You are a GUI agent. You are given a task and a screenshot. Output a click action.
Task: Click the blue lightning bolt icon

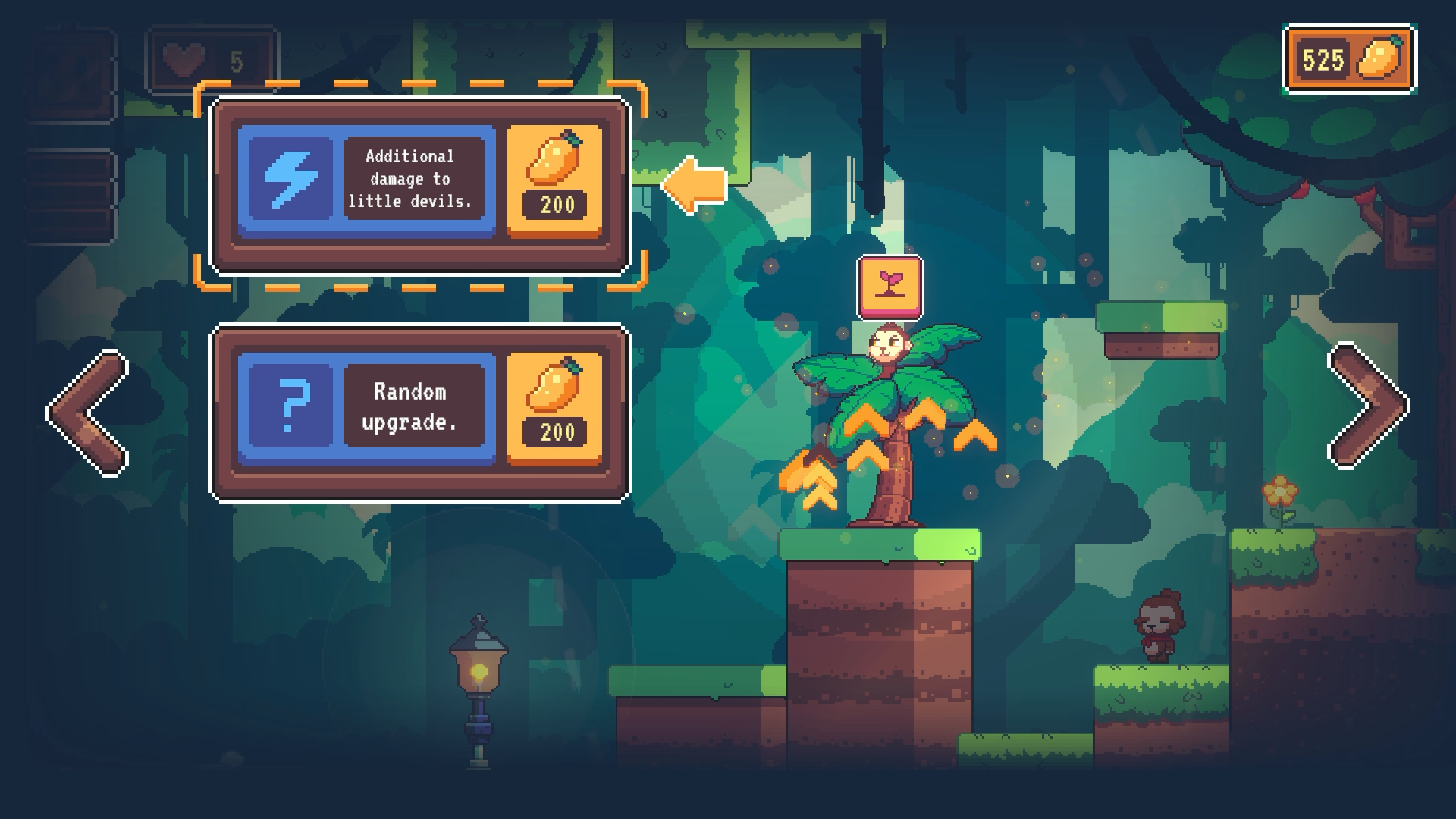(x=291, y=179)
